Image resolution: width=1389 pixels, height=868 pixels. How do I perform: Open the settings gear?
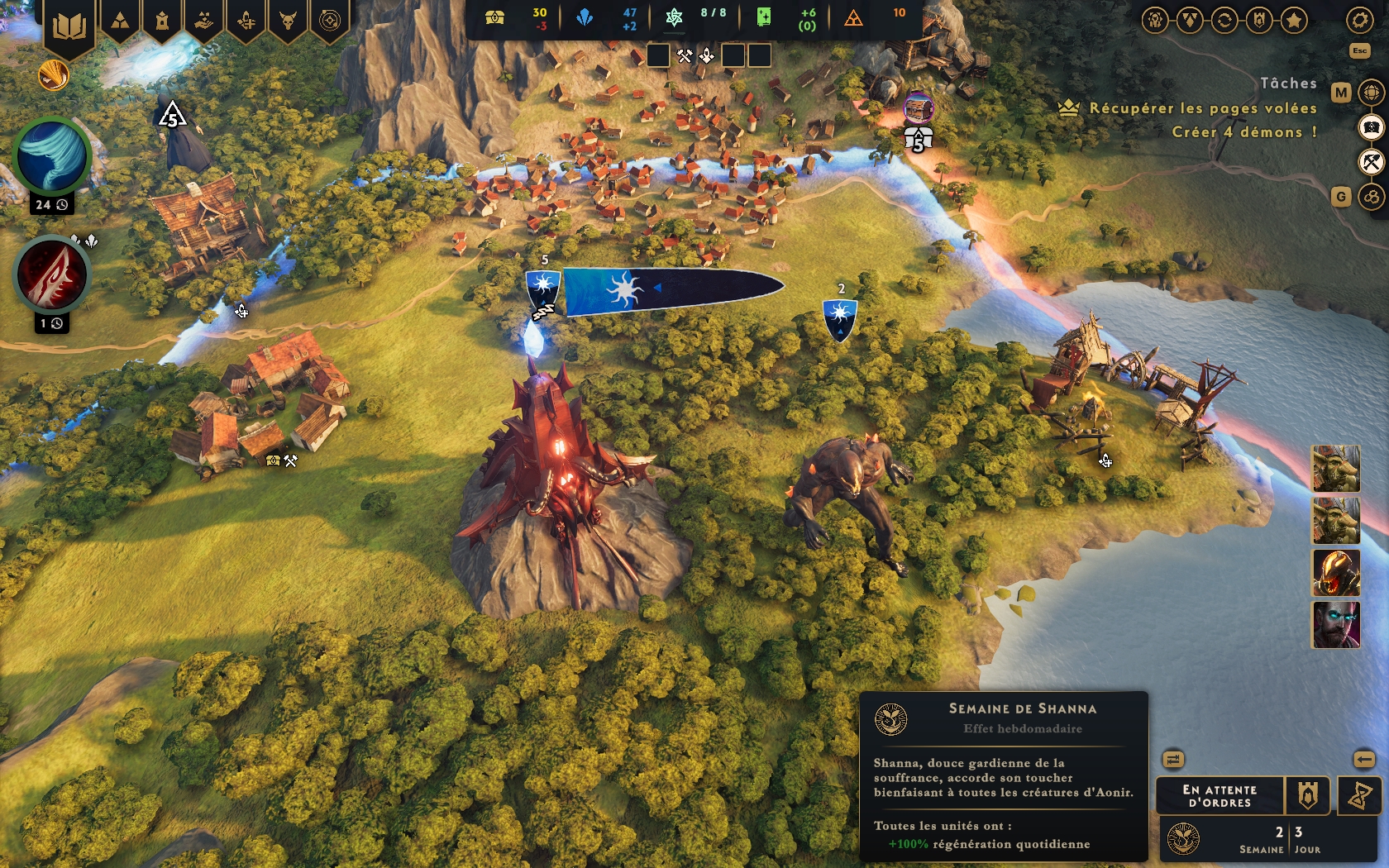pos(1359,20)
